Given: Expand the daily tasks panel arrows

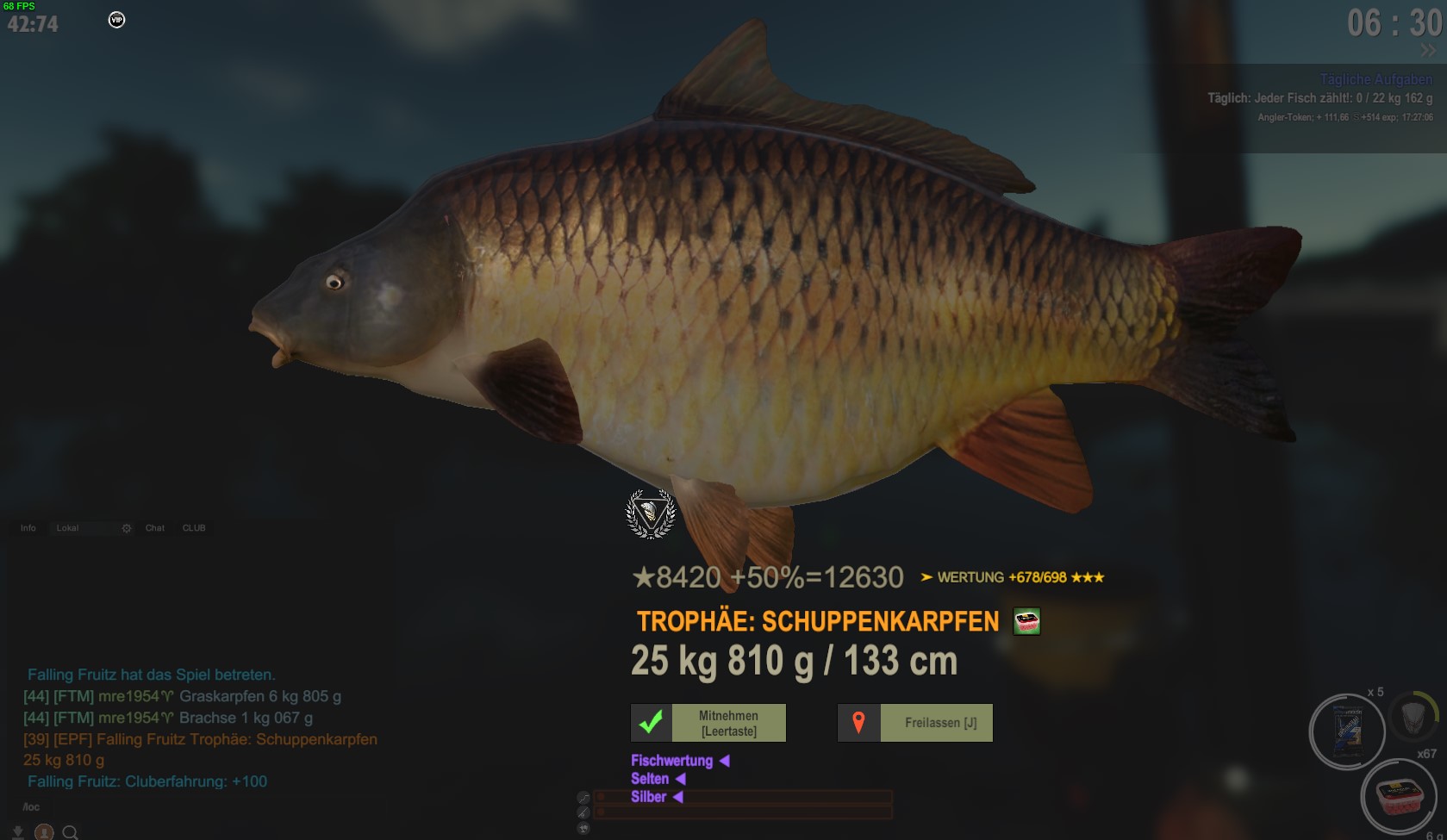Looking at the screenshot, I should (x=1428, y=50).
